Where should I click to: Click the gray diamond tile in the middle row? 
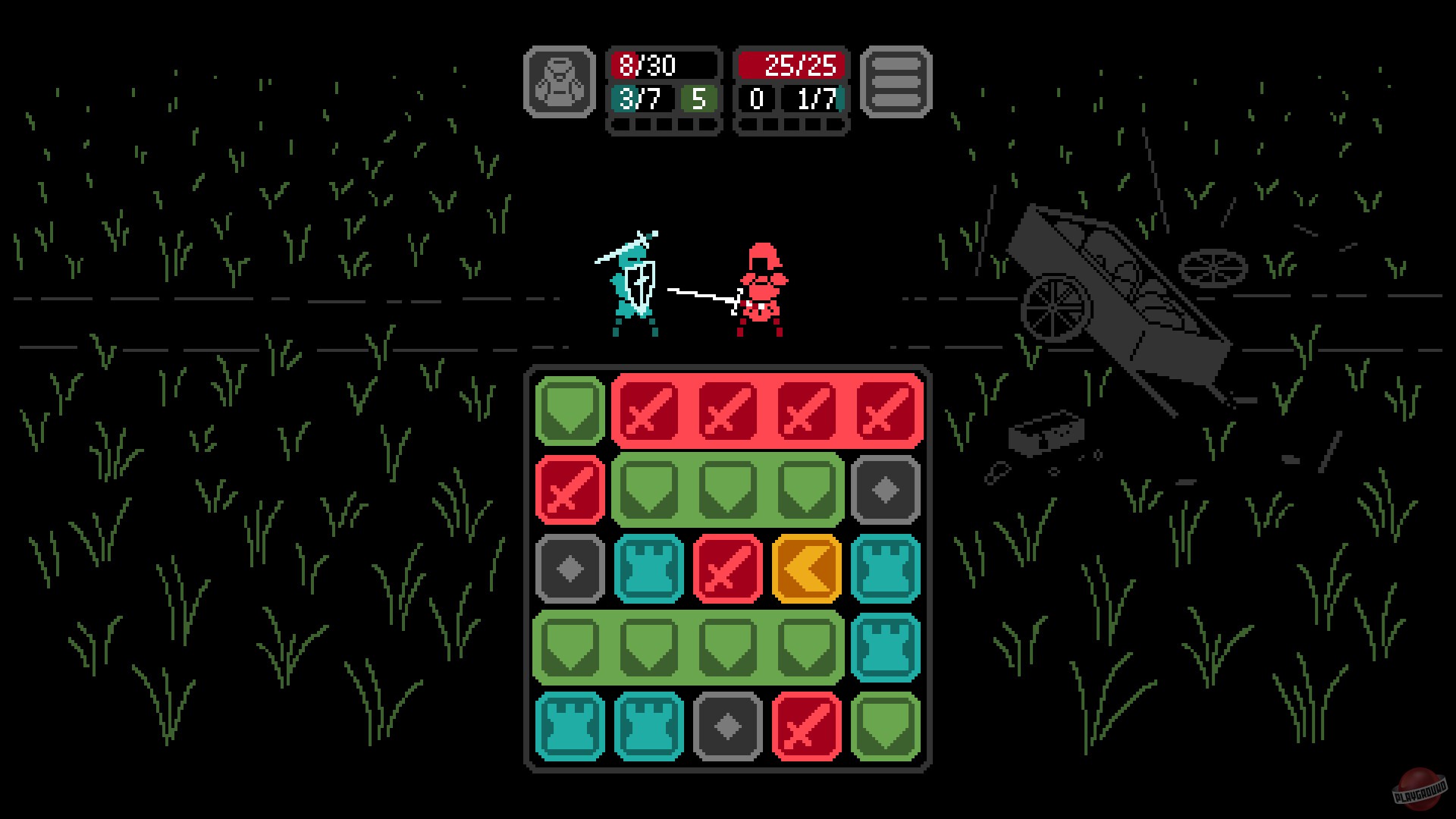pyautogui.click(x=569, y=569)
